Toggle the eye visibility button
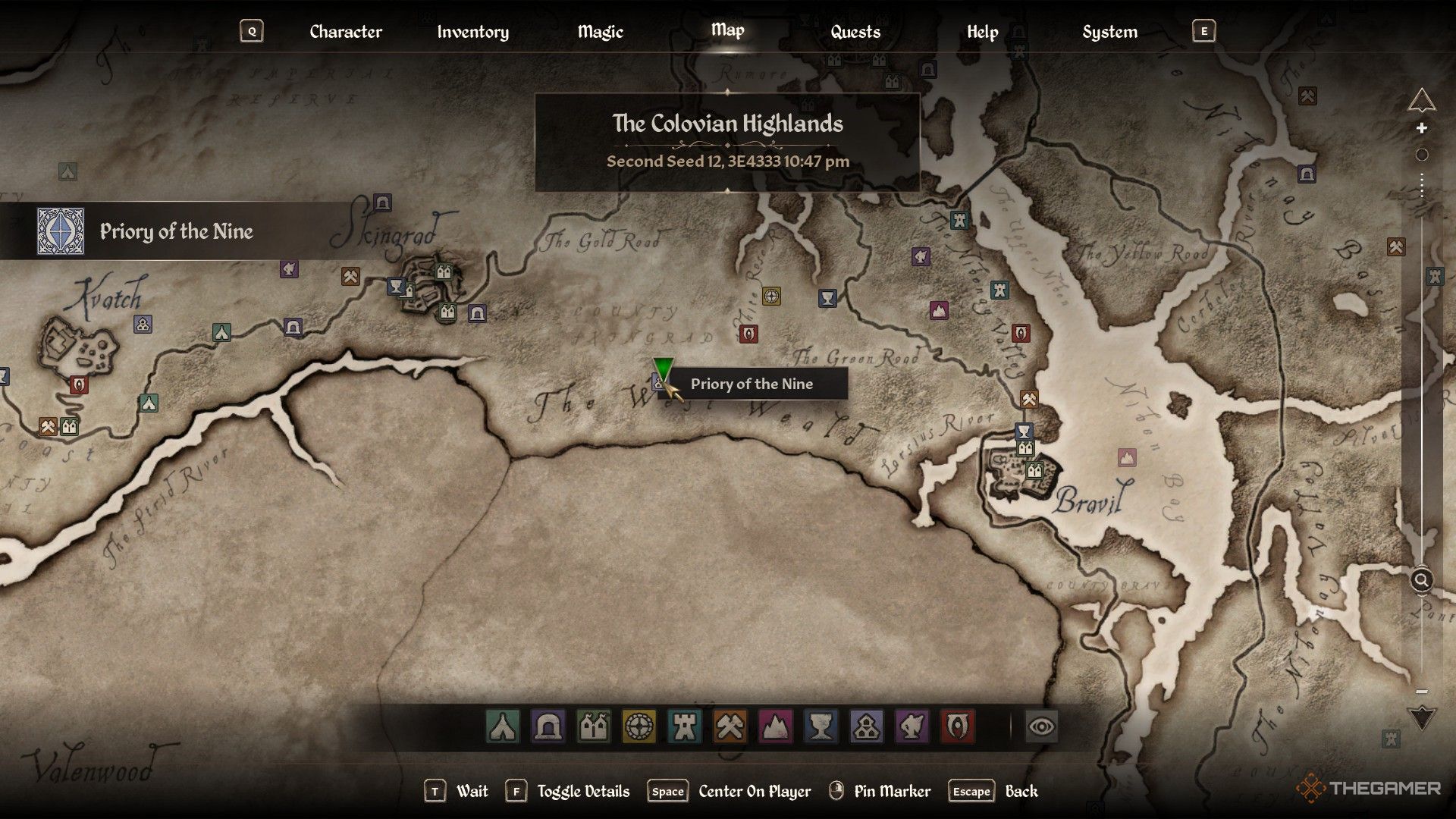Screen dimensions: 1456x819 [x=1042, y=726]
